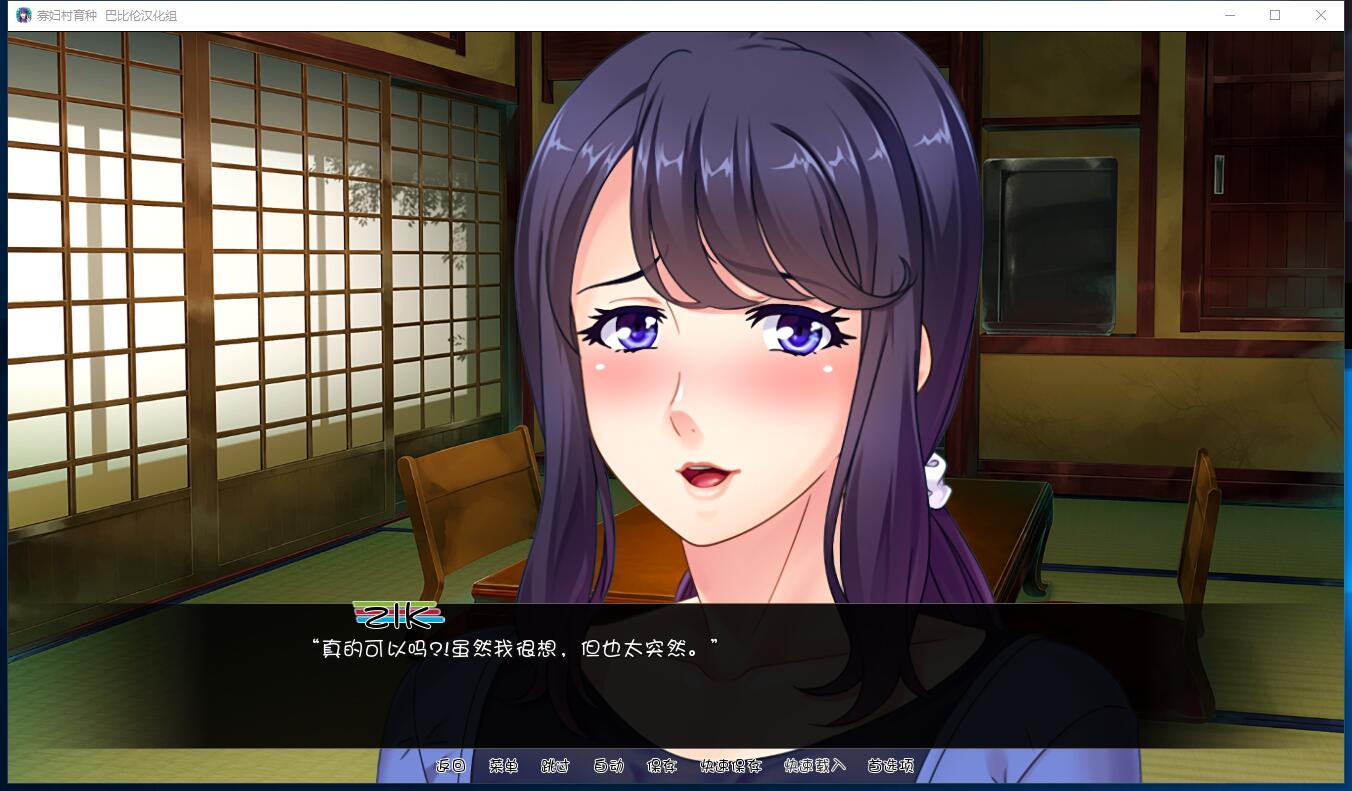The width and height of the screenshot is (1352, 791).
Task: Roll back dialogue with the 返回 button
Action: click(x=451, y=767)
